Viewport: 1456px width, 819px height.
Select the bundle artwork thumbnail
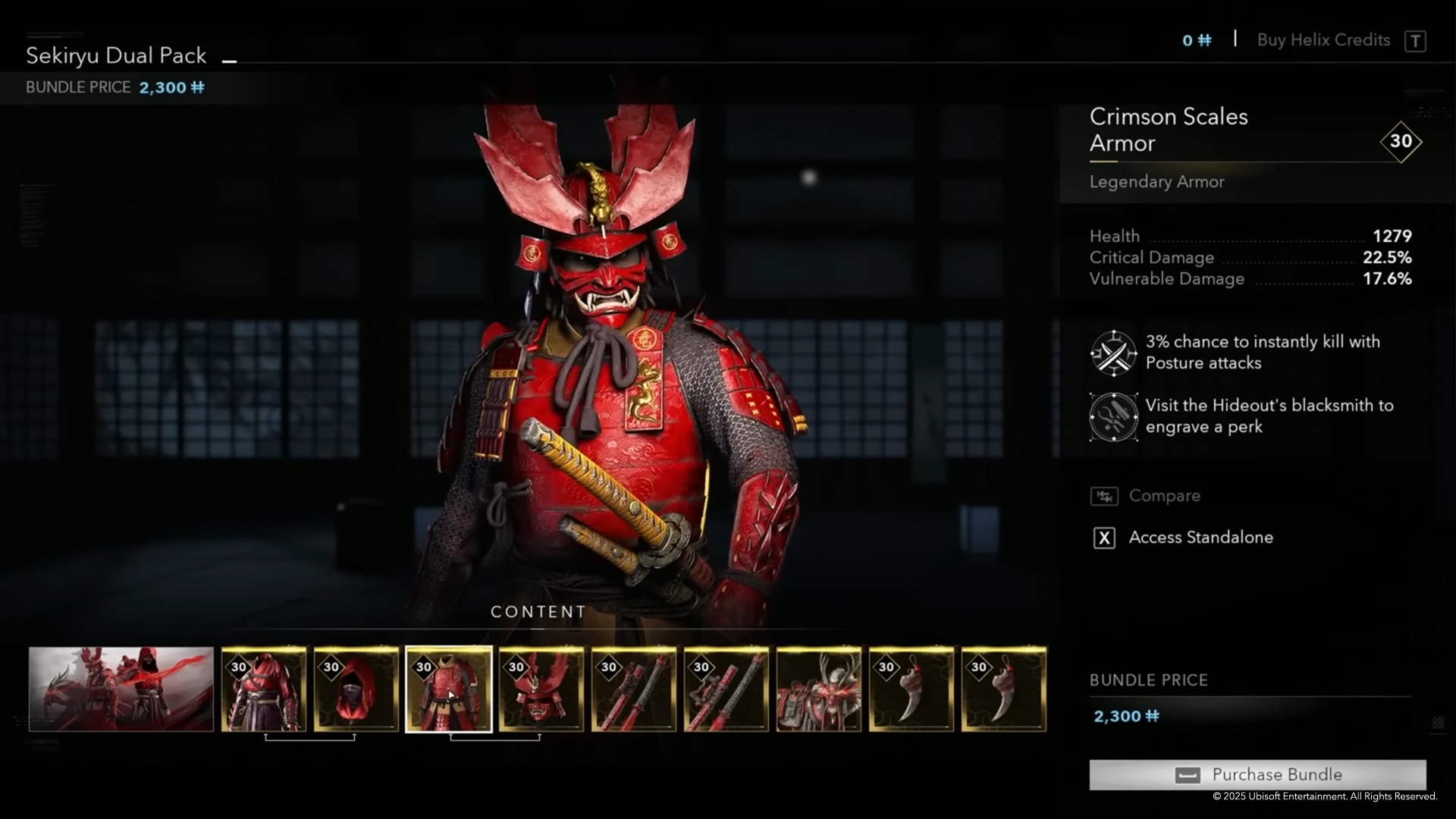[121, 689]
